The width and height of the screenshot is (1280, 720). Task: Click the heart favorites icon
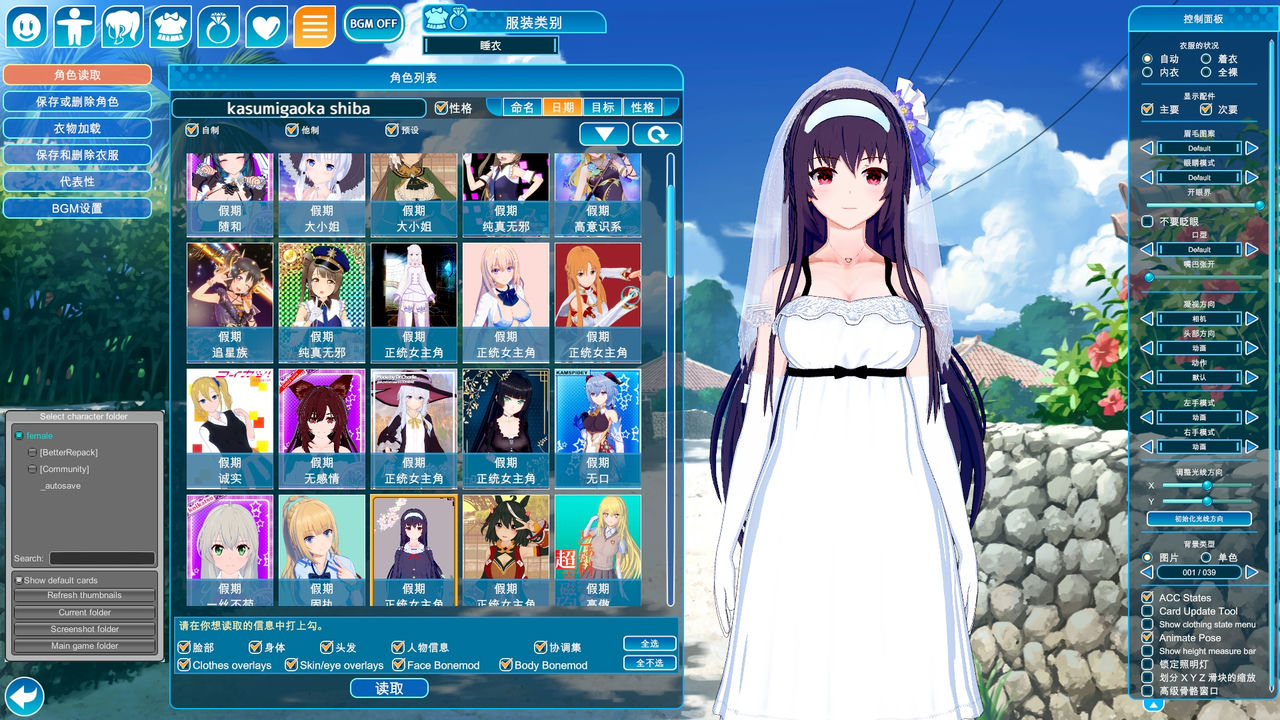coord(266,25)
